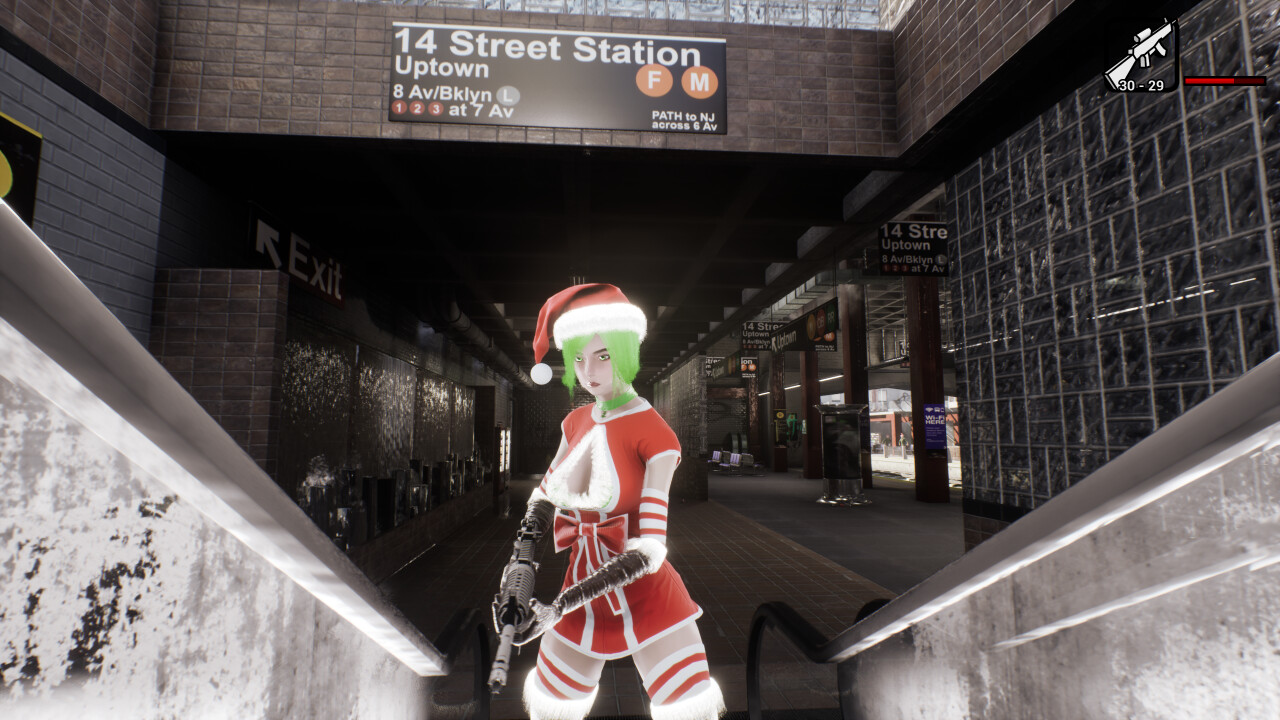The width and height of the screenshot is (1280, 720).
Task: Click the rifle weapon icon in the HUD
Action: pos(1144,48)
